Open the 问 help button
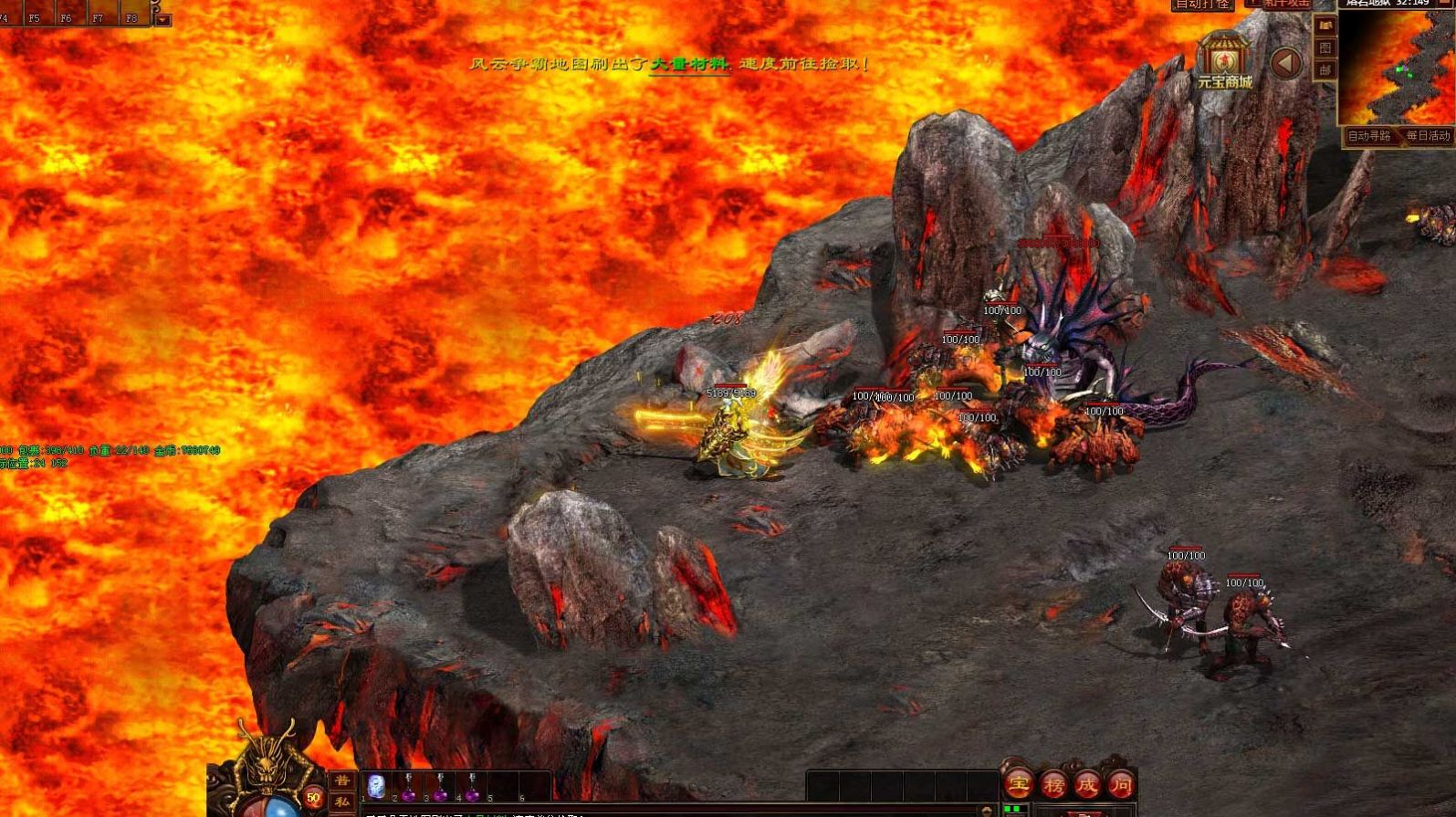Screen dimensions: 1456x817 tap(1121, 783)
